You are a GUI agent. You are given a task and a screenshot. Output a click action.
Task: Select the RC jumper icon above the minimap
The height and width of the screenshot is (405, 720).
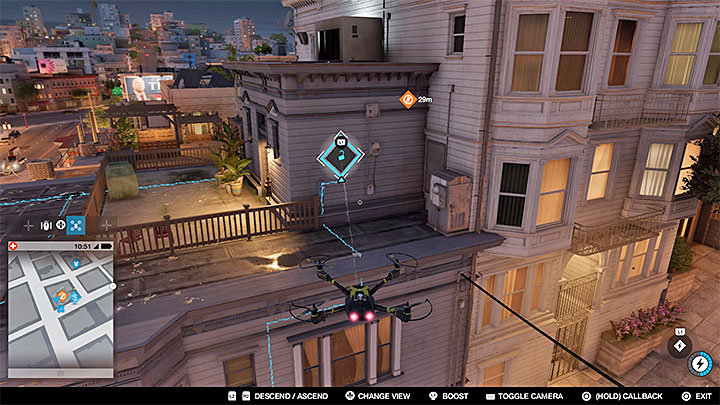tap(45, 226)
